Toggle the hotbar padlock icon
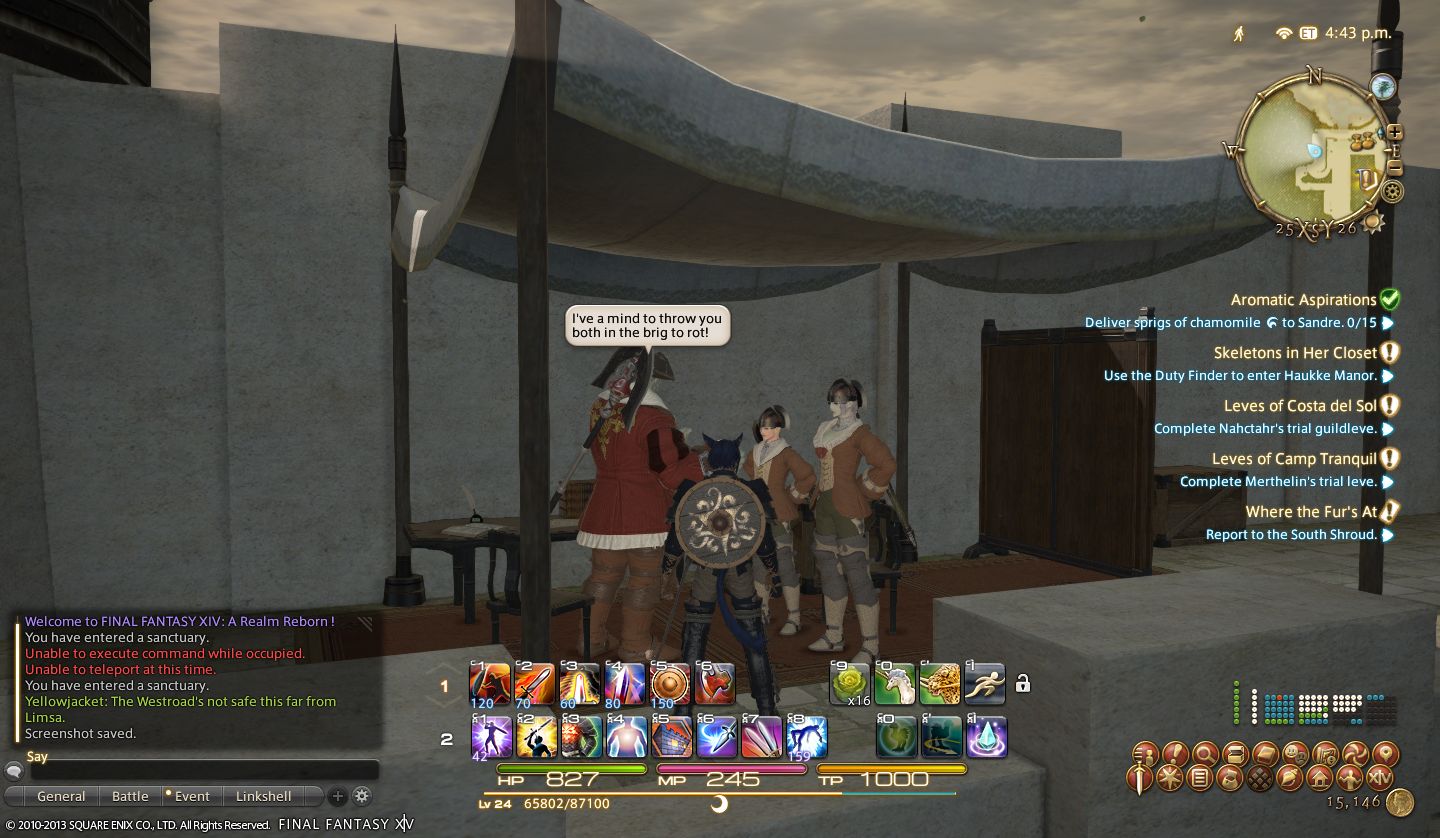 (x=1022, y=684)
